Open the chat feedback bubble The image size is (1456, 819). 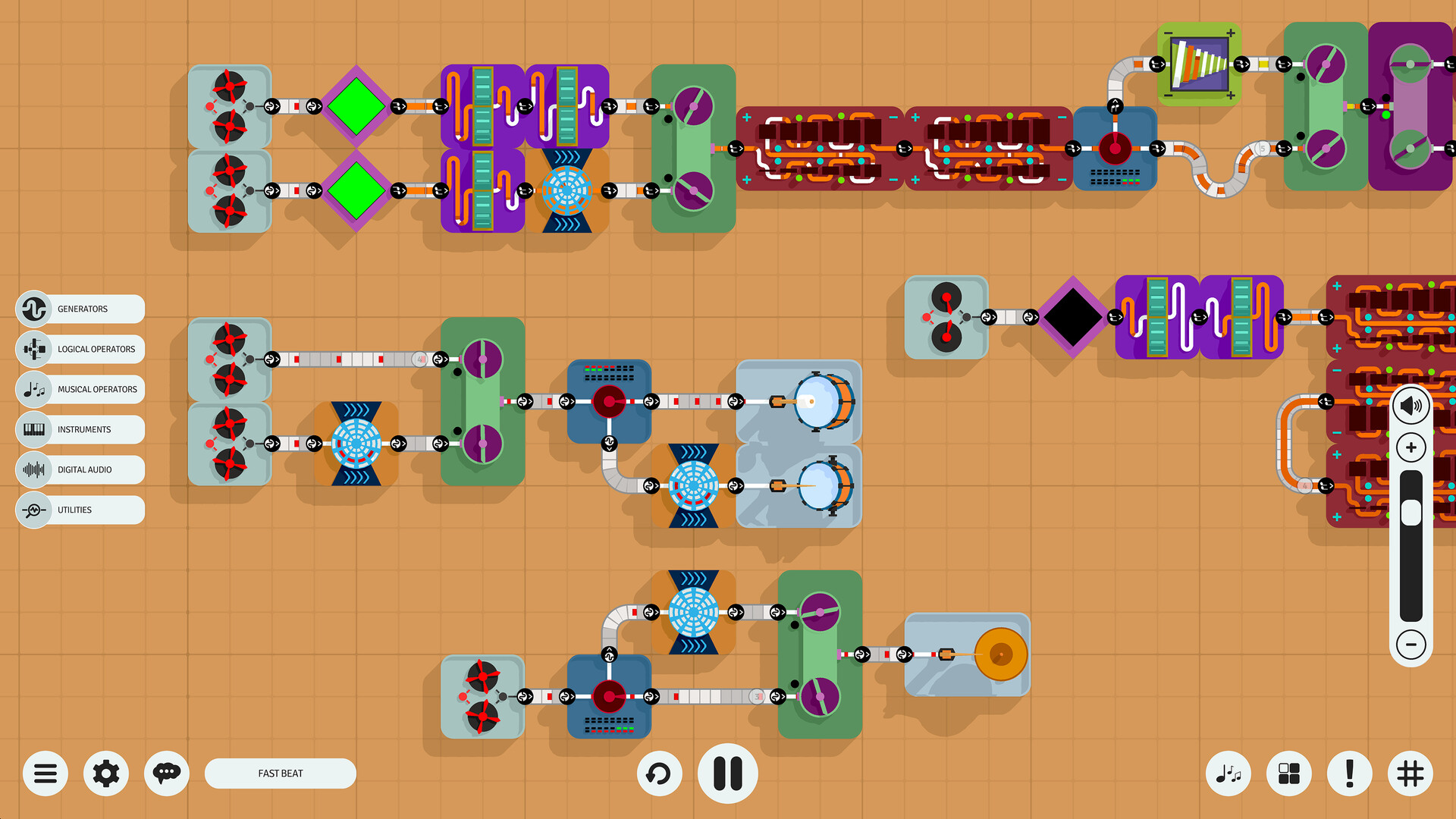pos(167,773)
